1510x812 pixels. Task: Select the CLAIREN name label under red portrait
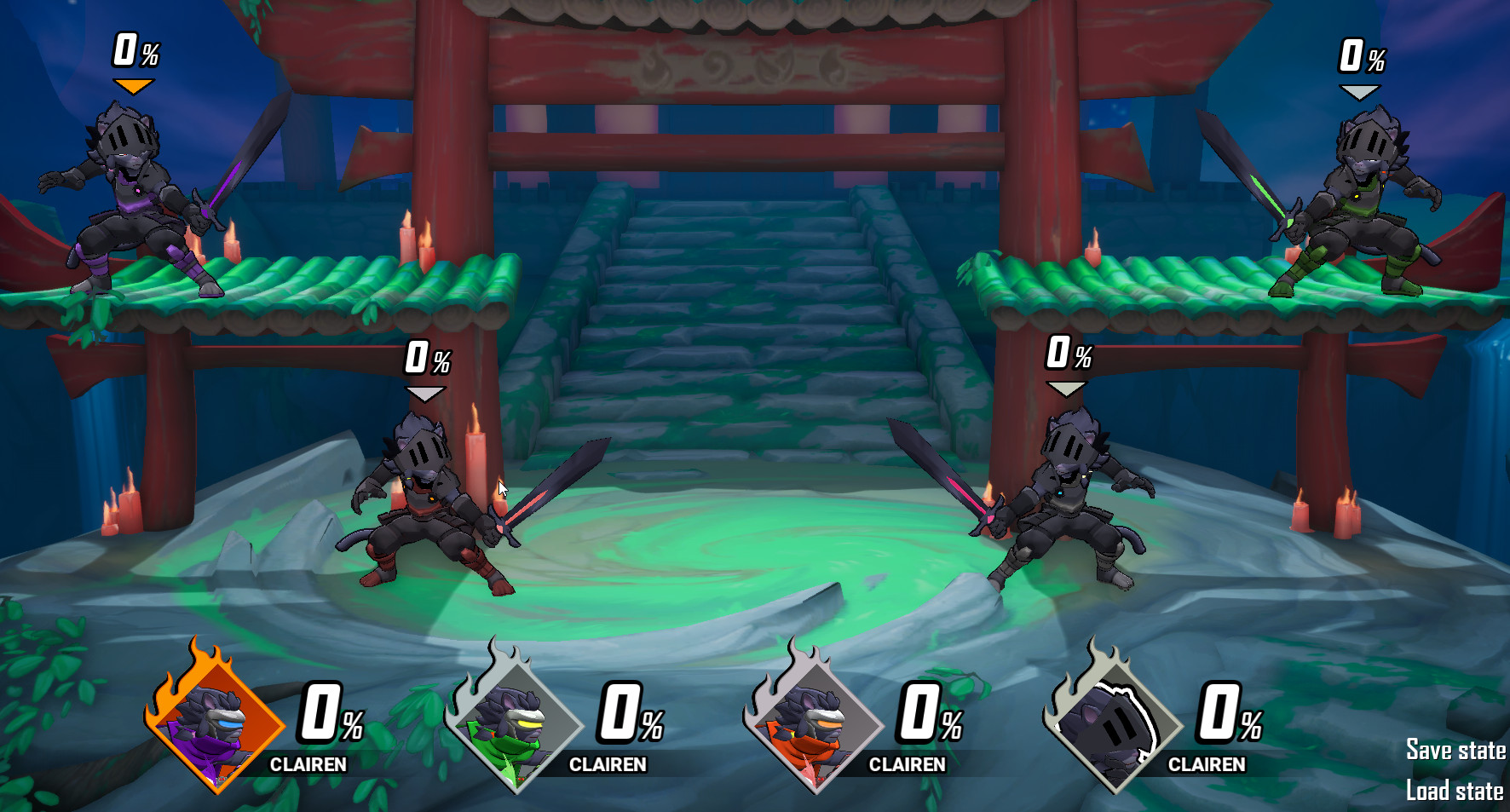pos(908,765)
